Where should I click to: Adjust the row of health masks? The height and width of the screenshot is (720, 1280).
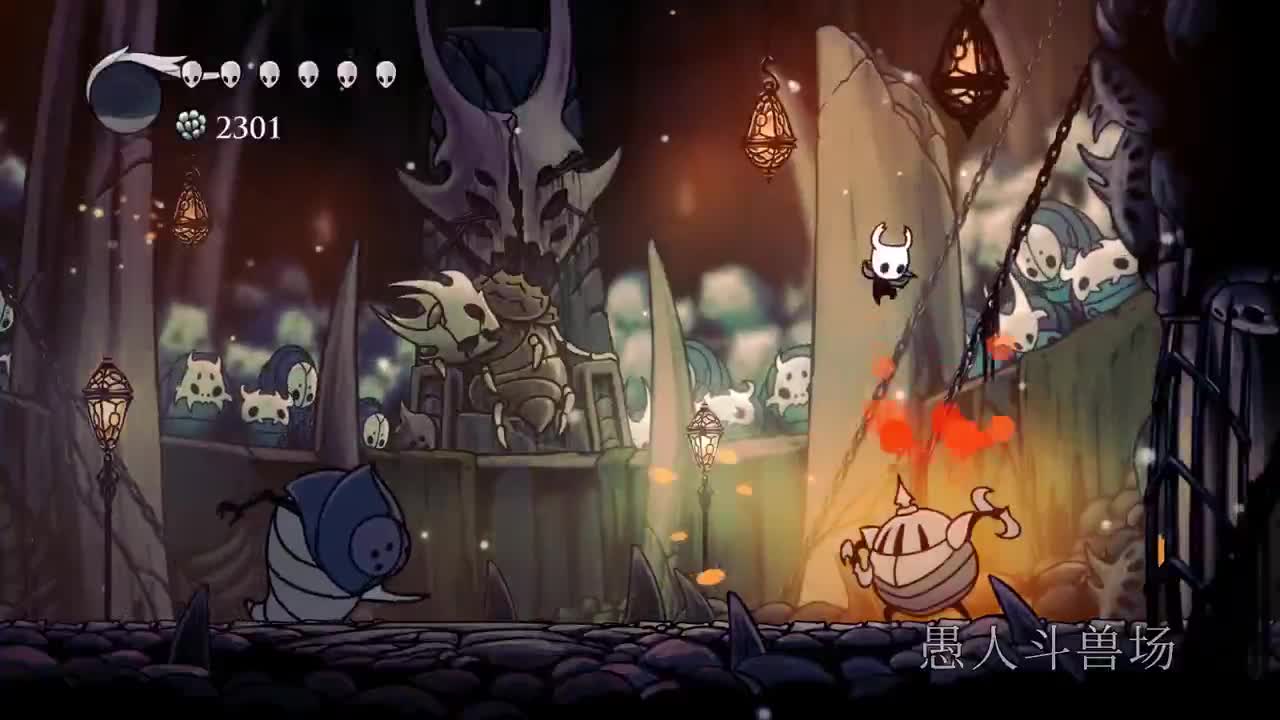pos(290,72)
